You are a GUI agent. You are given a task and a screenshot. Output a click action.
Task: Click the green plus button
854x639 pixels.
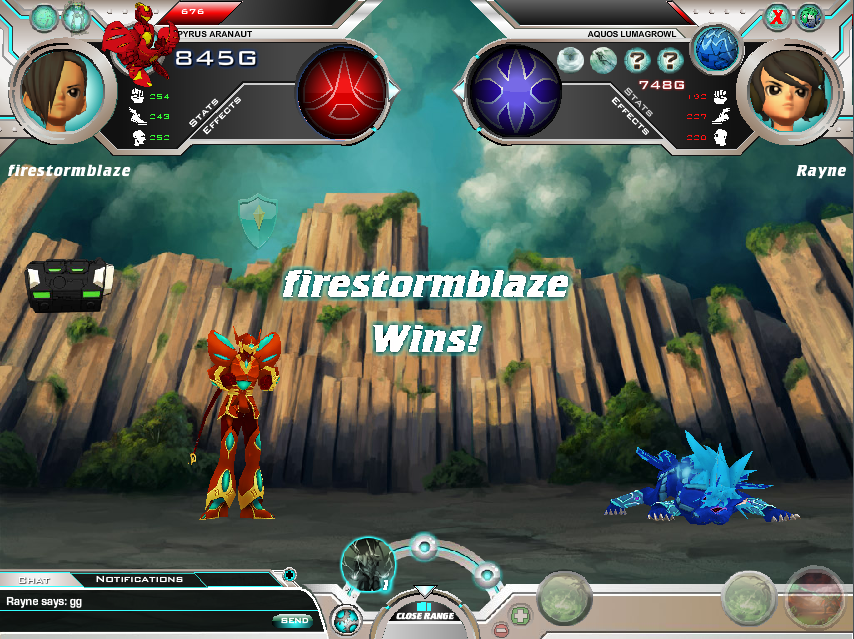coord(518,613)
